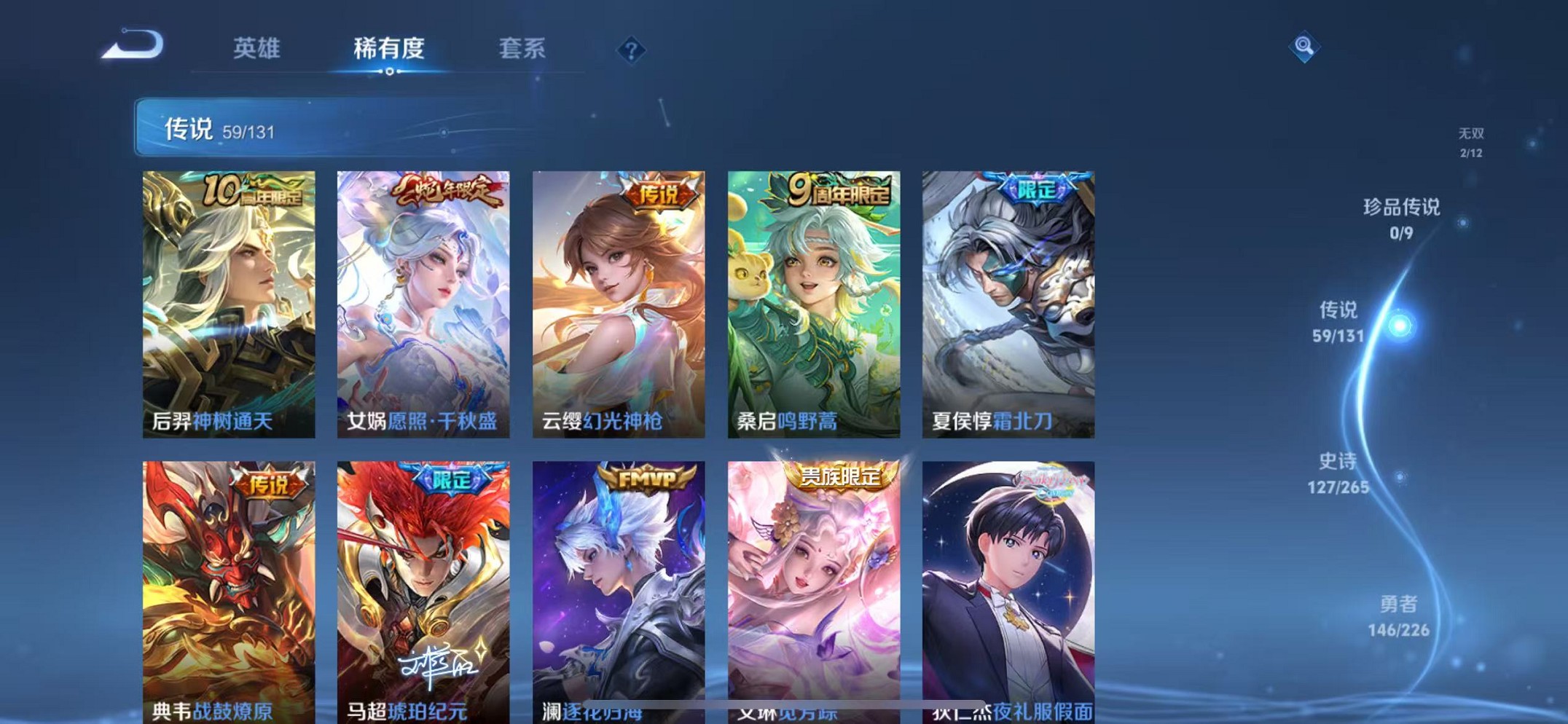Screen dimensions: 1568x724
Task: Tap the back arrow icon top left
Action: coord(131,46)
